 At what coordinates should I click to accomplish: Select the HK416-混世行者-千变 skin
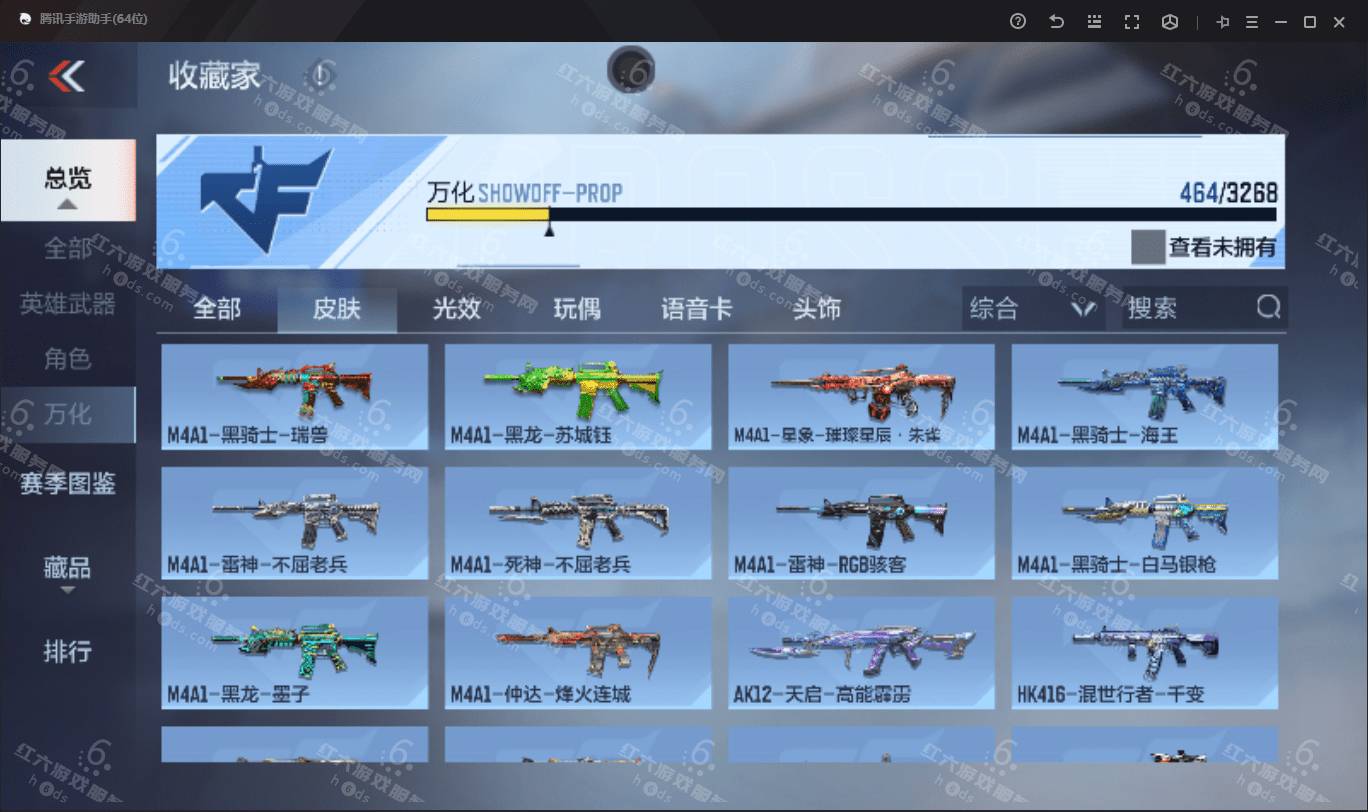[1144, 653]
